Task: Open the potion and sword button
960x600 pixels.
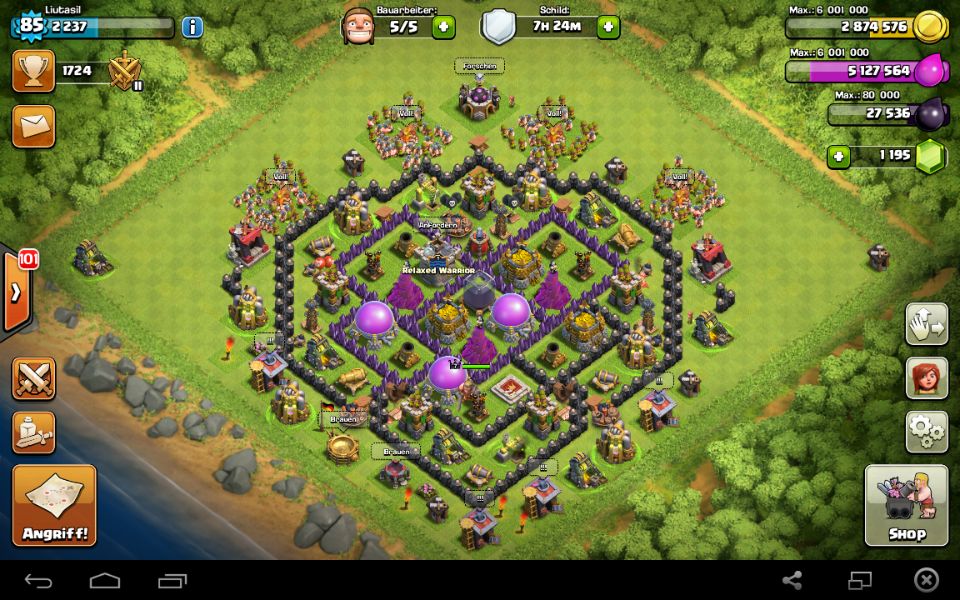Action: [34, 432]
